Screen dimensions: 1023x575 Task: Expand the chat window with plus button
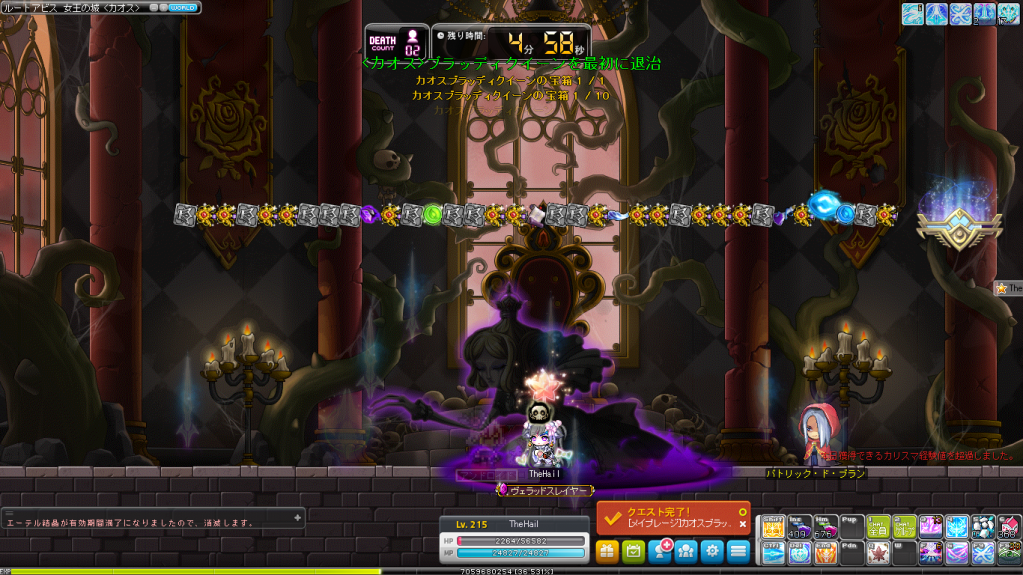click(297, 517)
